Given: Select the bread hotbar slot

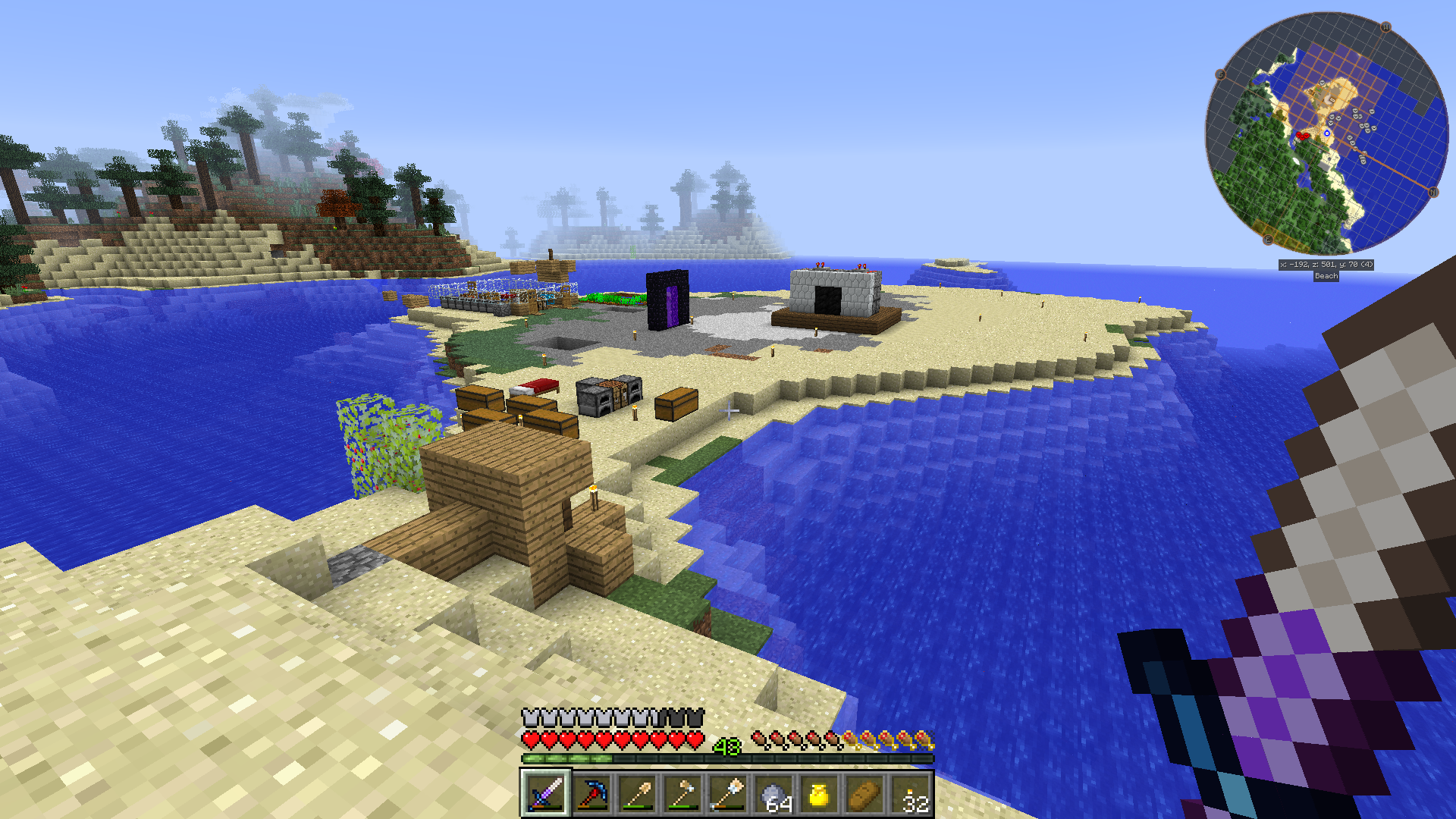Looking at the screenshot, I should [x=865, y=794].
